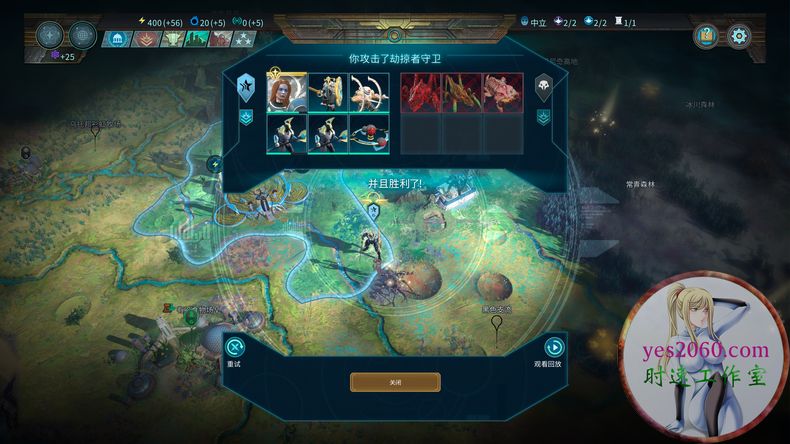Viewport: 790px width, 444px height.
Task: Open the colony building tab
Action: [x=117, y=39]
